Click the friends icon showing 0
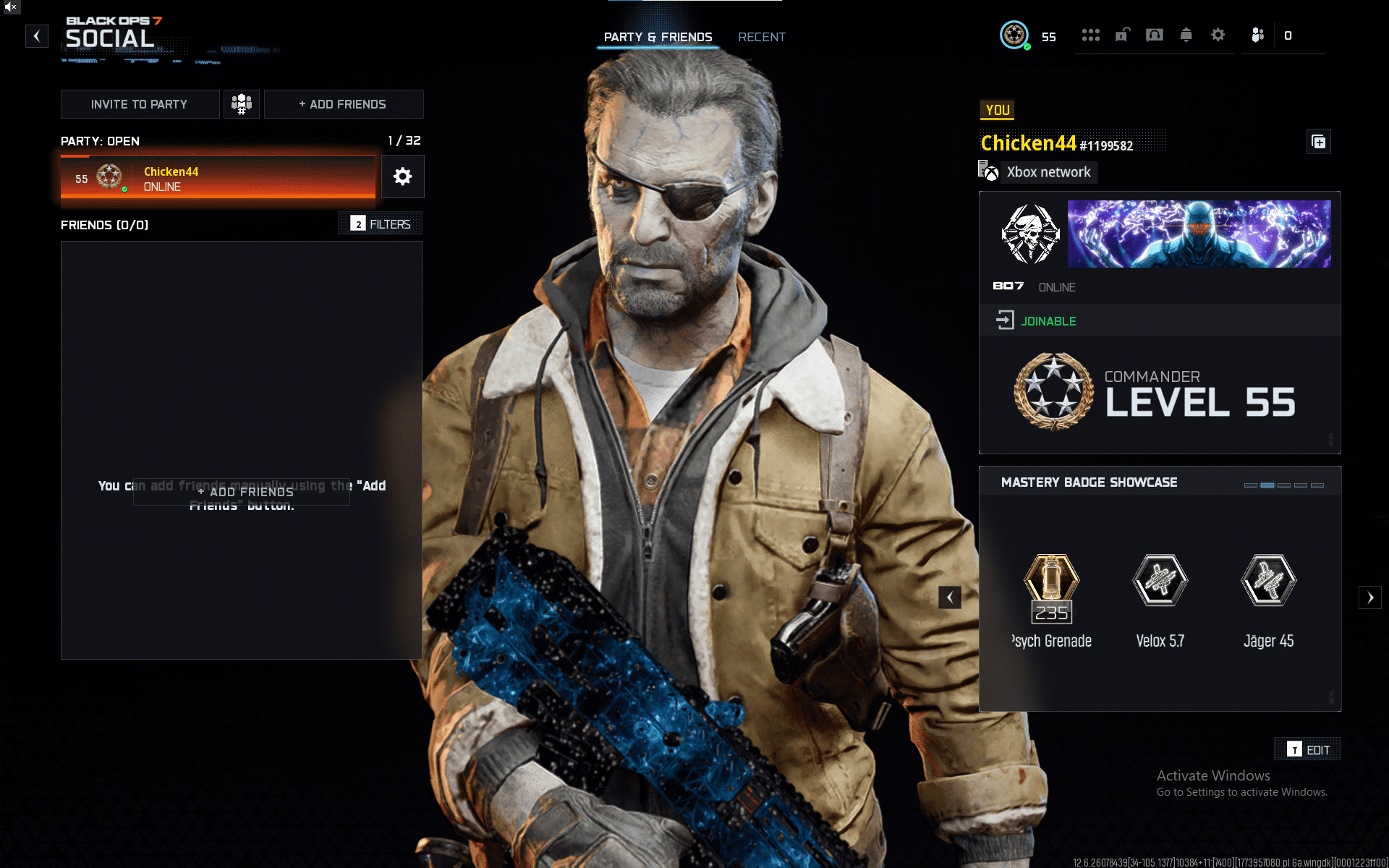 (x=1257, y=35)
